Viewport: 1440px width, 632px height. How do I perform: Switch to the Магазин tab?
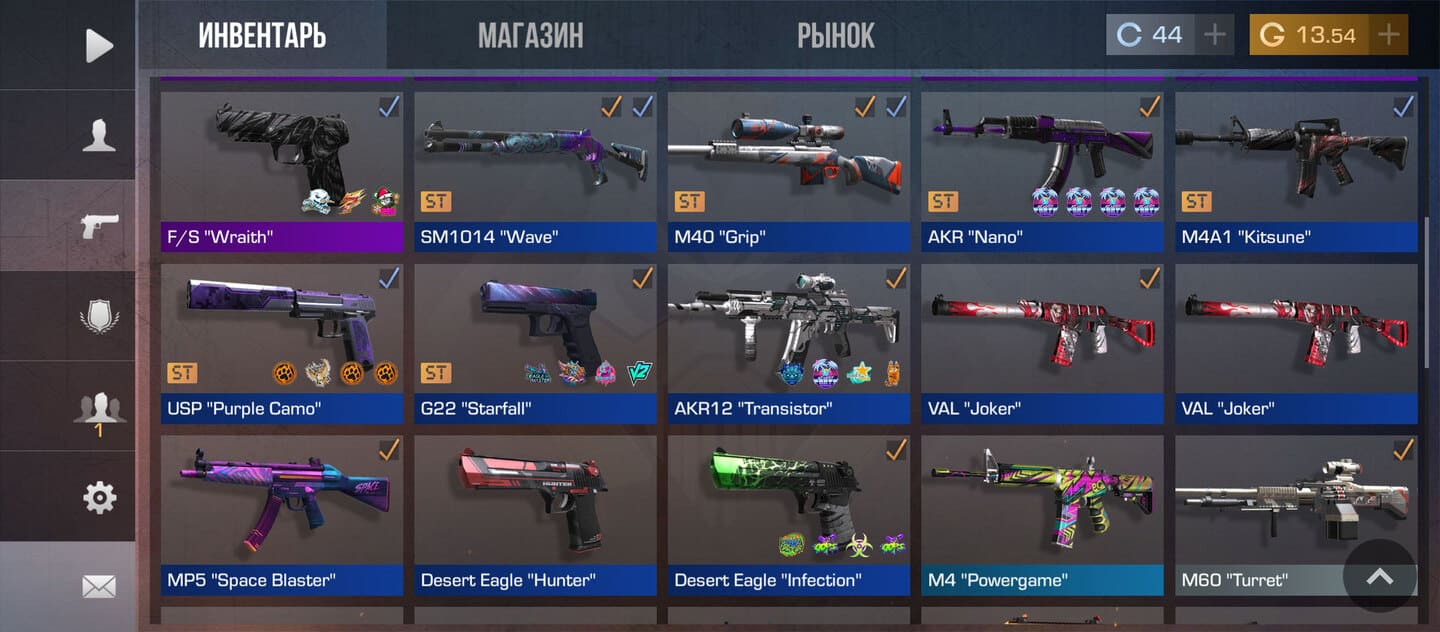click(x=530, y=36)
